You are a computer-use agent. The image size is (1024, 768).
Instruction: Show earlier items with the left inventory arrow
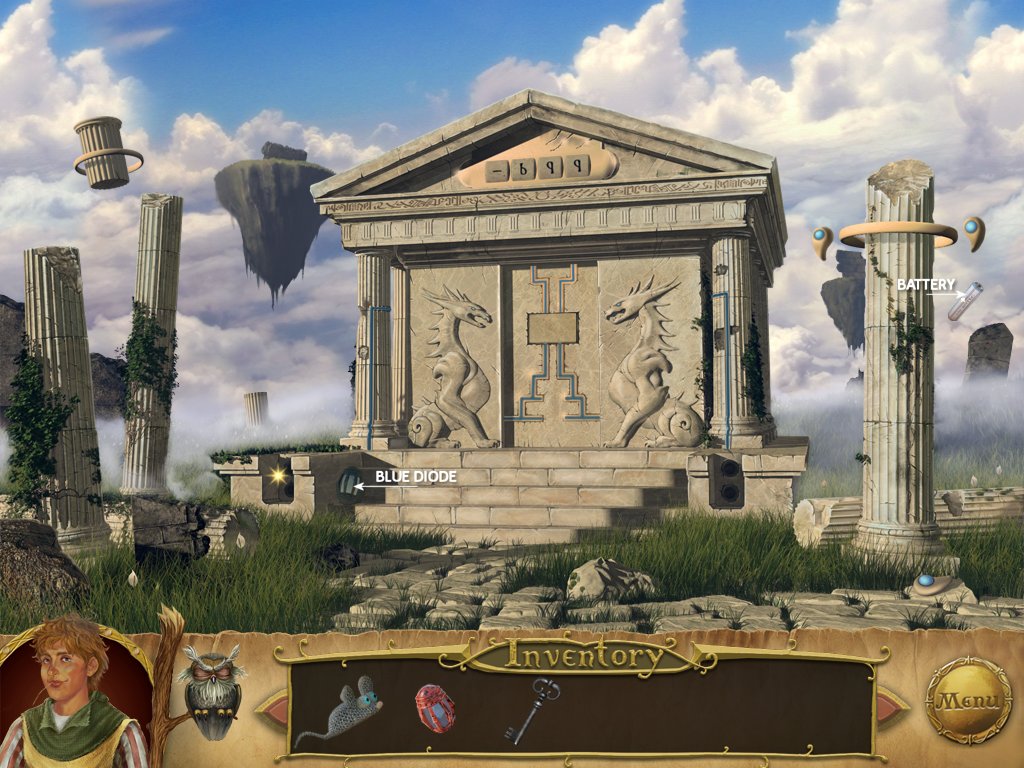click(273, 707)
